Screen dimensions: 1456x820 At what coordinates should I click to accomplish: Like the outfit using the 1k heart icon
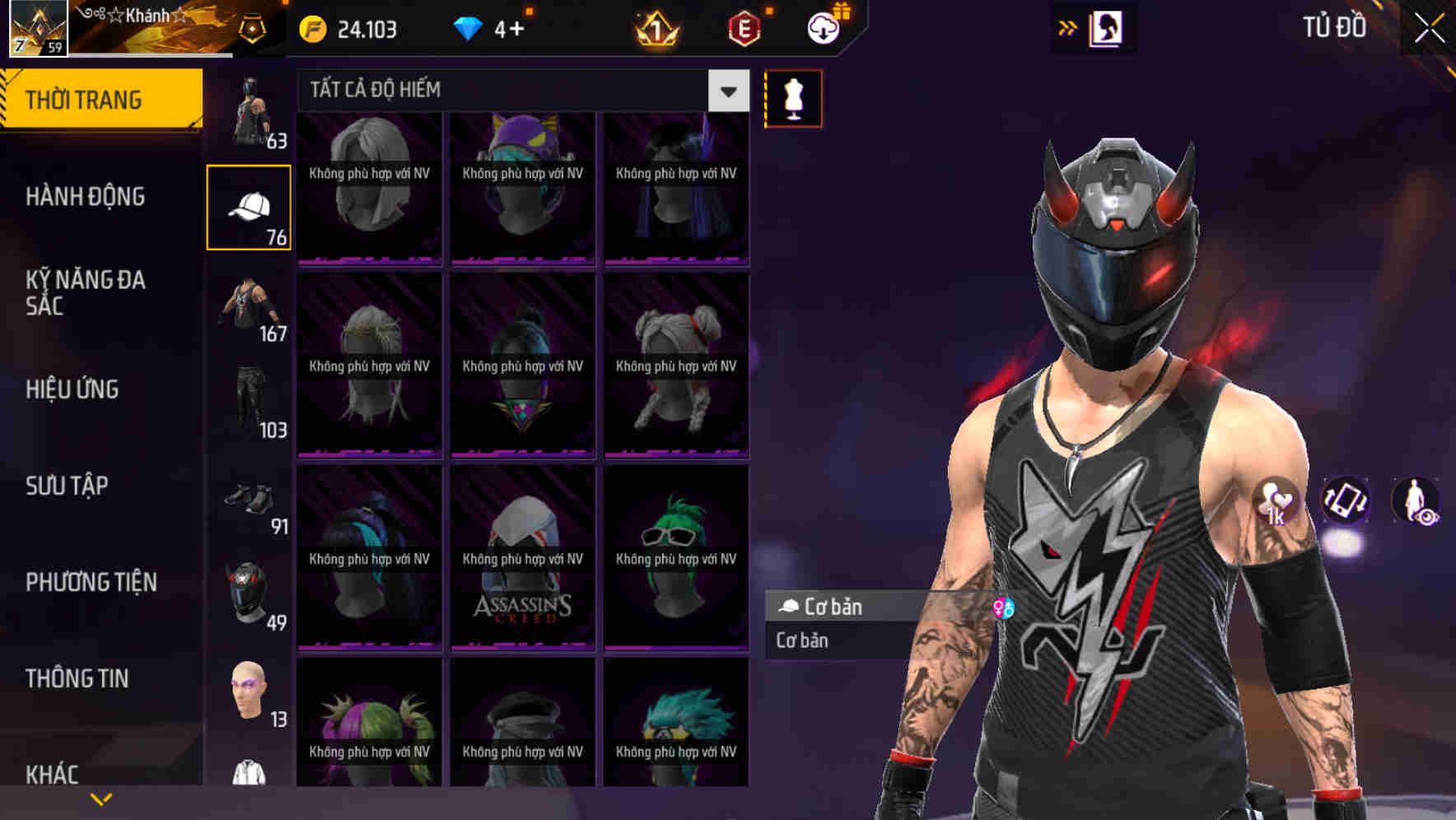(1276, 502)
